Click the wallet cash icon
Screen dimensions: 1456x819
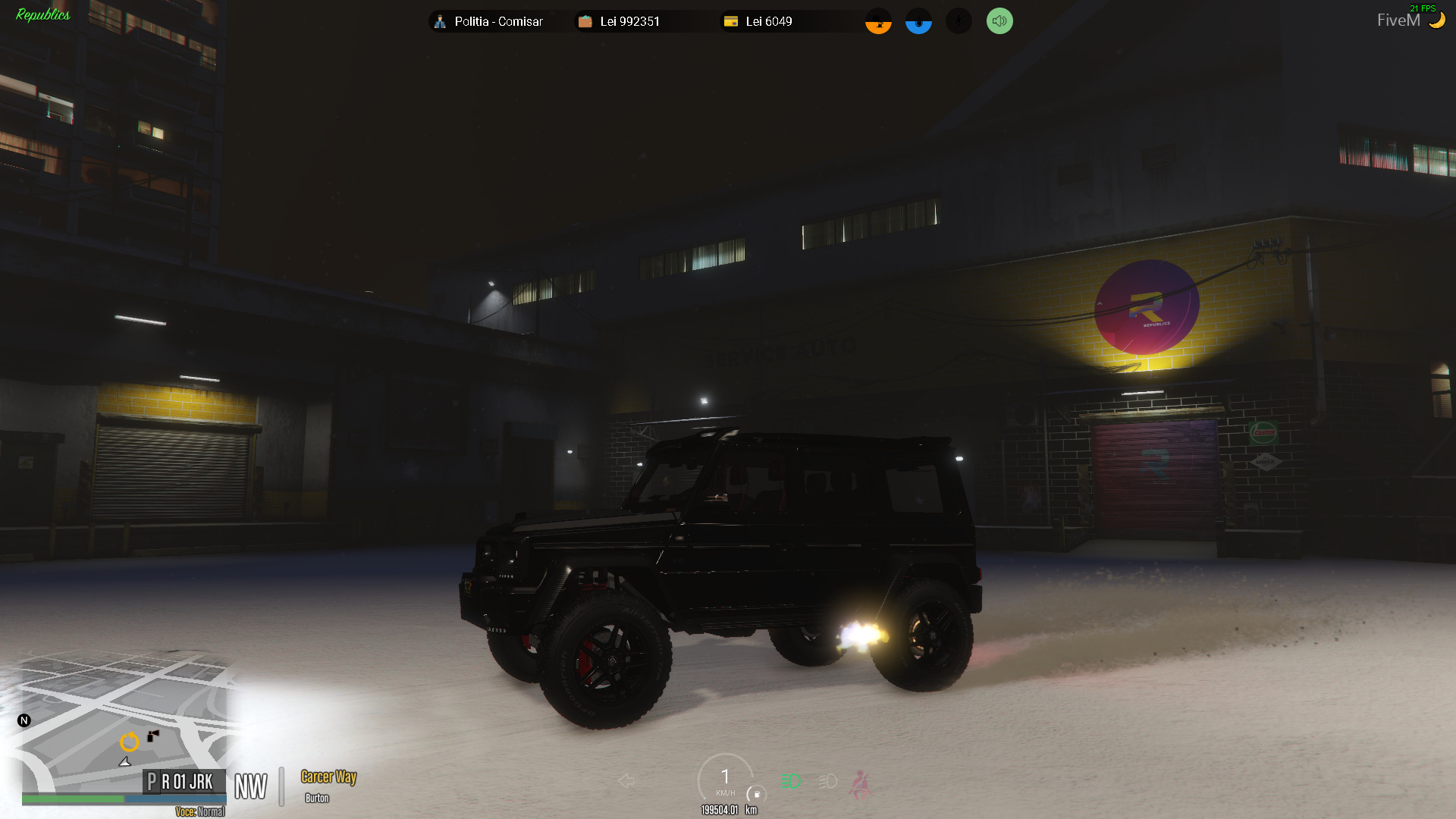pos(585,21)
